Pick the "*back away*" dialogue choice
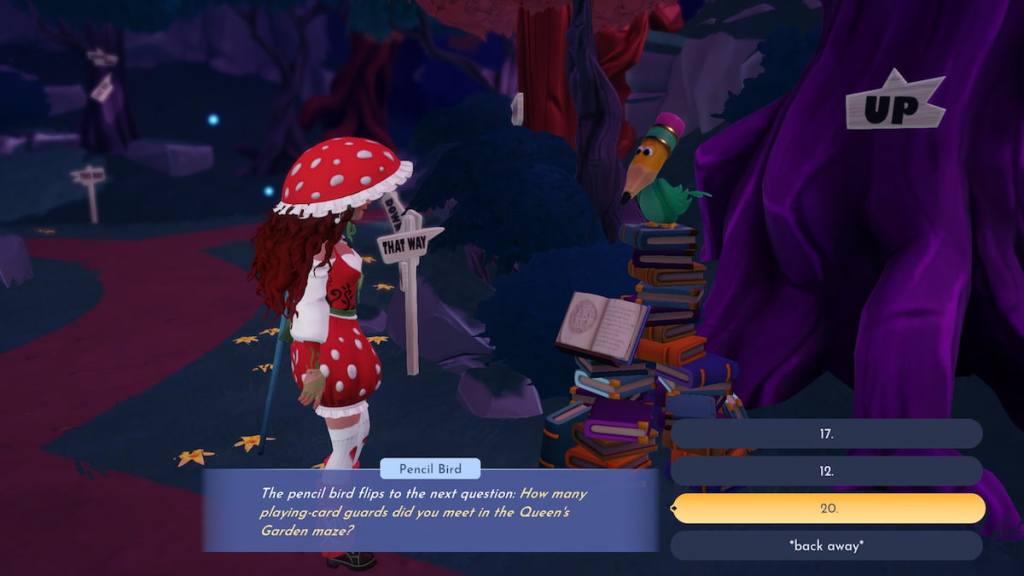This screenshot has width=1024, height=576. click(826, 545)
